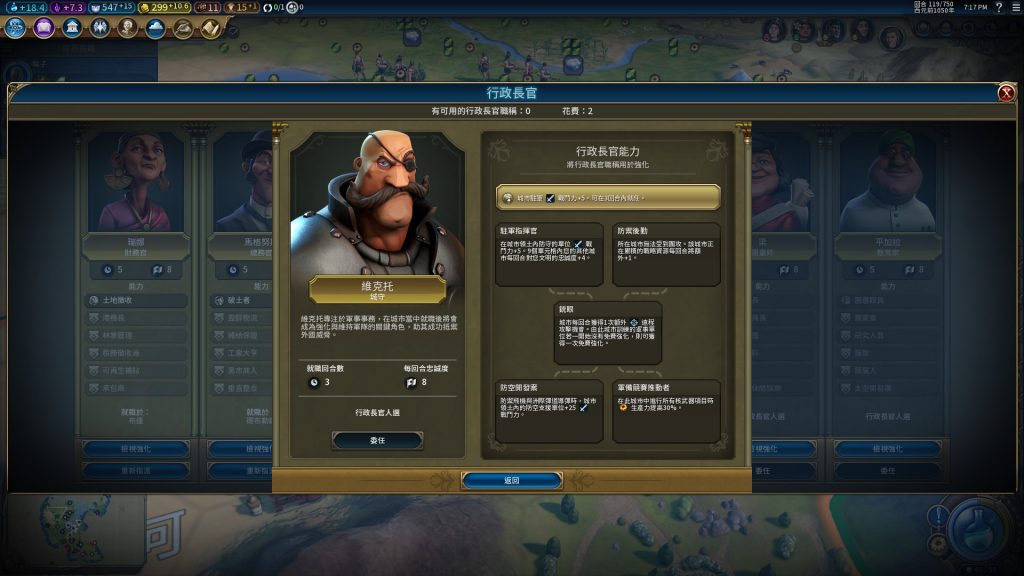
Task: Choose the 軍備競賽推動者 promotion card
Action: (665, 410)
